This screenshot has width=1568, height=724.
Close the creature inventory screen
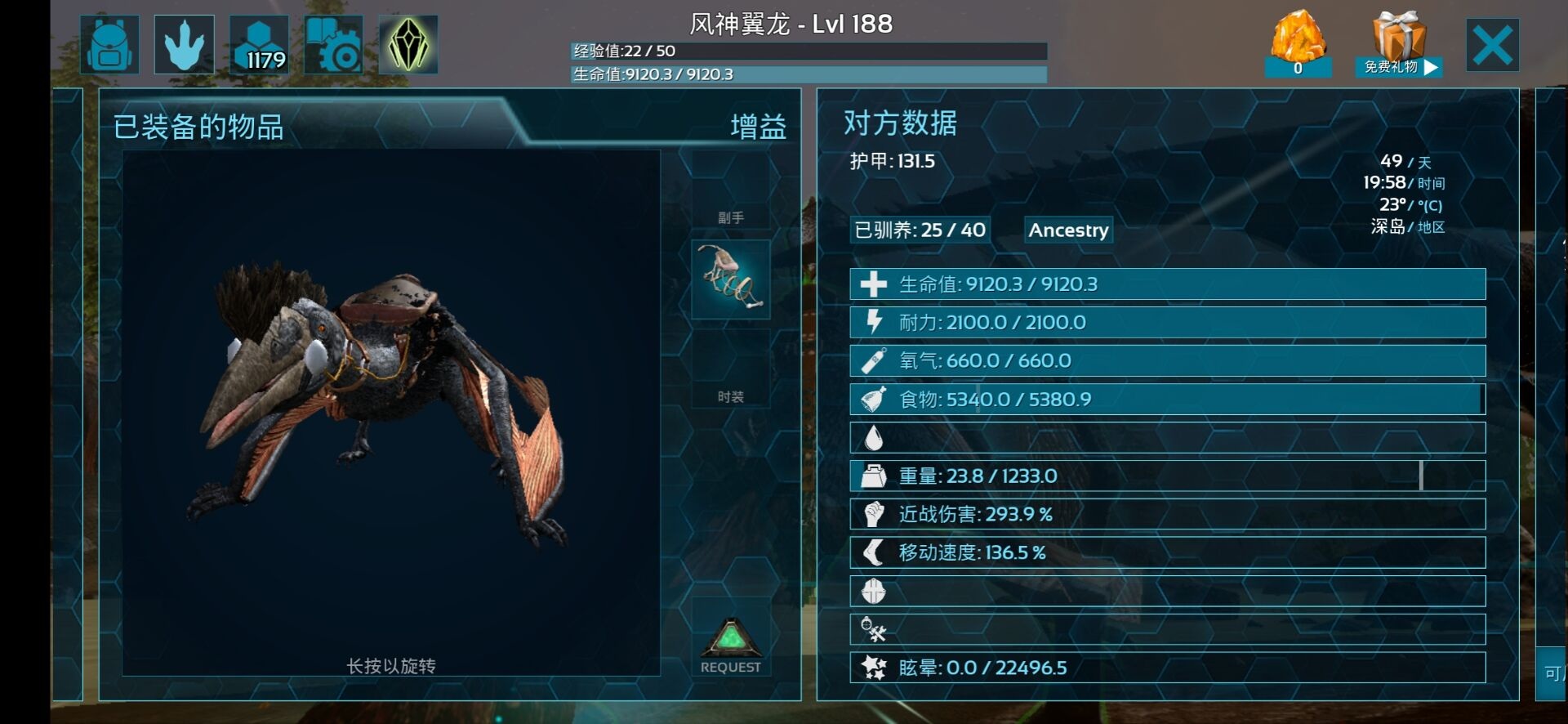pyautogui.click(x=1492, y=45)
